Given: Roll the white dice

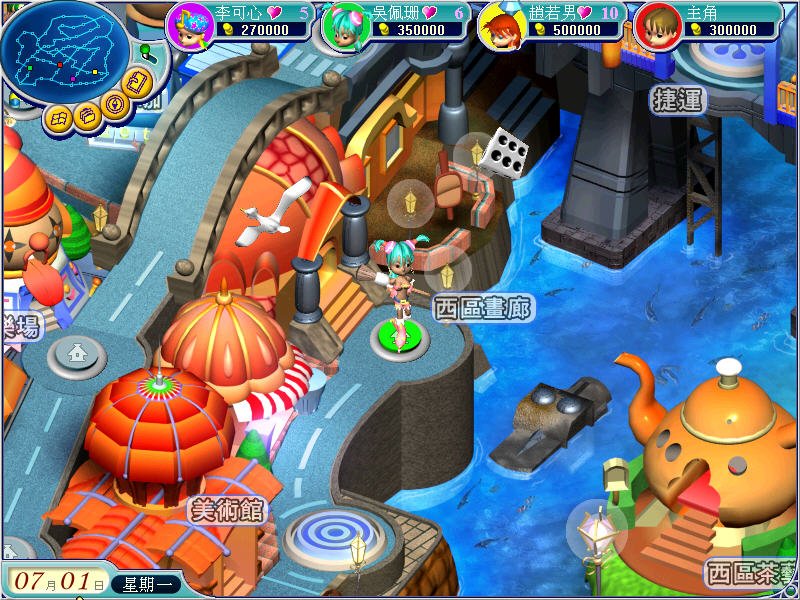Looking at the screenshot, I should (x=504, y=153).
